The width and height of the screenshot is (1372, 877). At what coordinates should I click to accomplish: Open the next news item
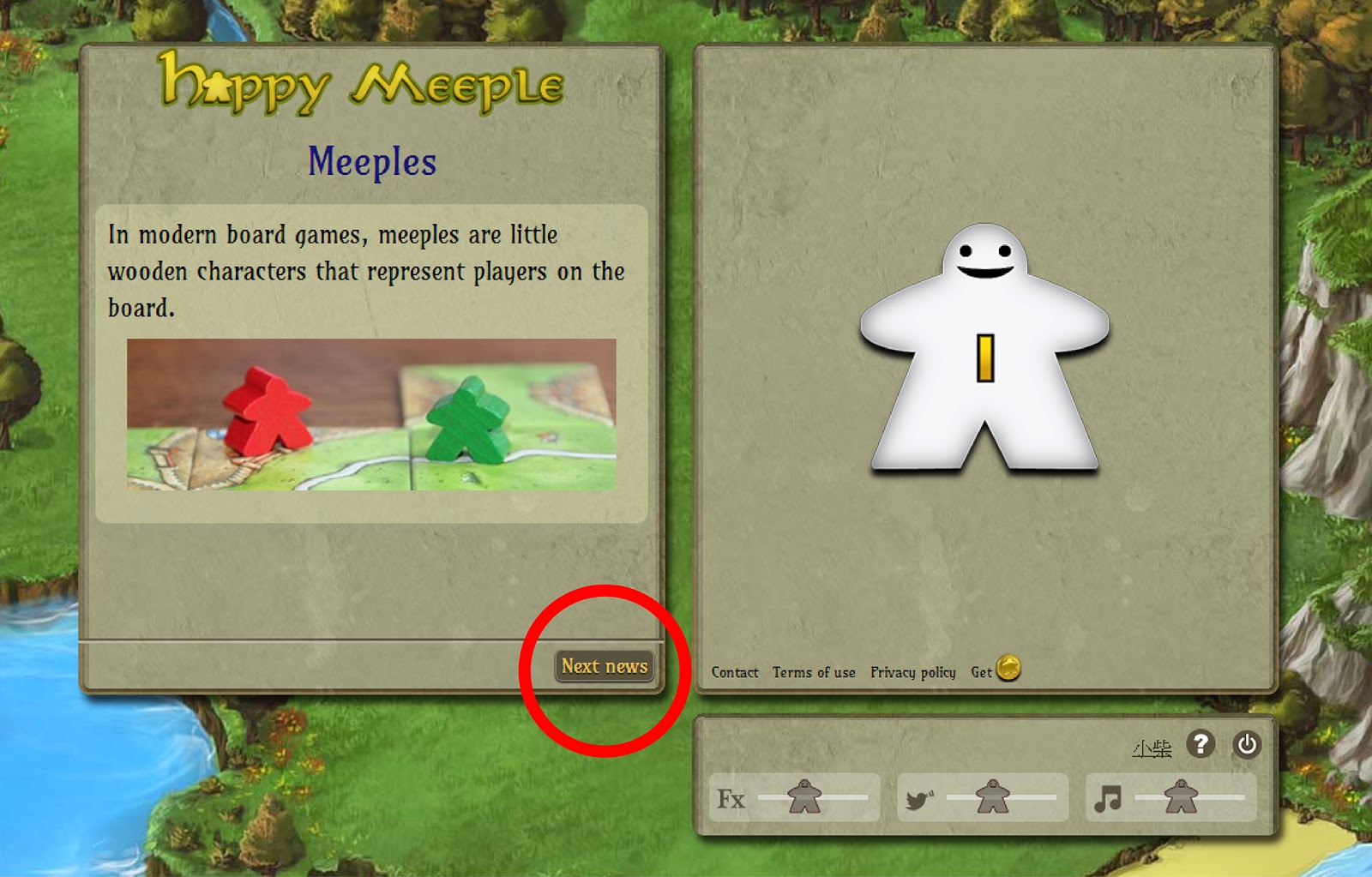point(604,665)
